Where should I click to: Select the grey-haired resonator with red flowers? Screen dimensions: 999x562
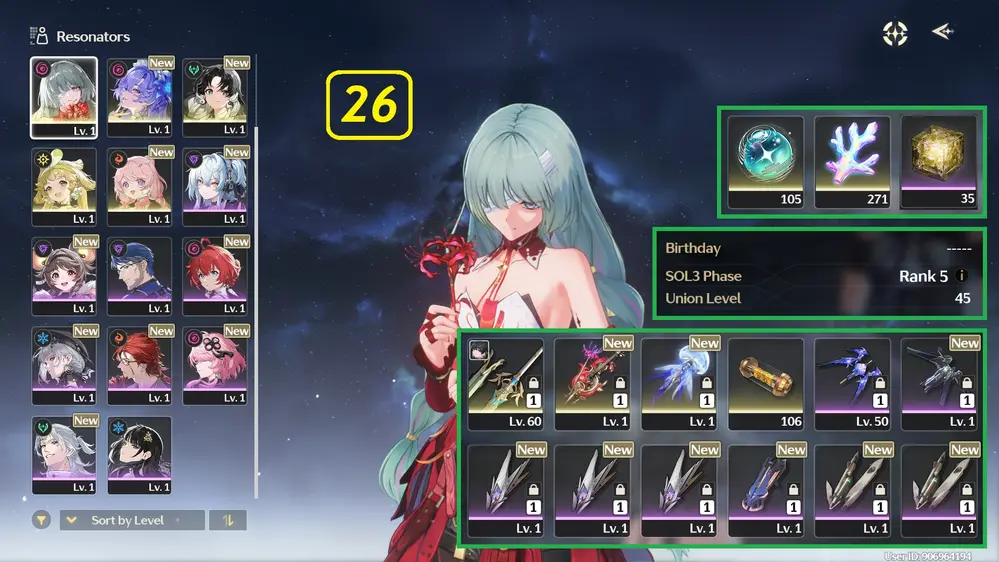tap(64, 97)
